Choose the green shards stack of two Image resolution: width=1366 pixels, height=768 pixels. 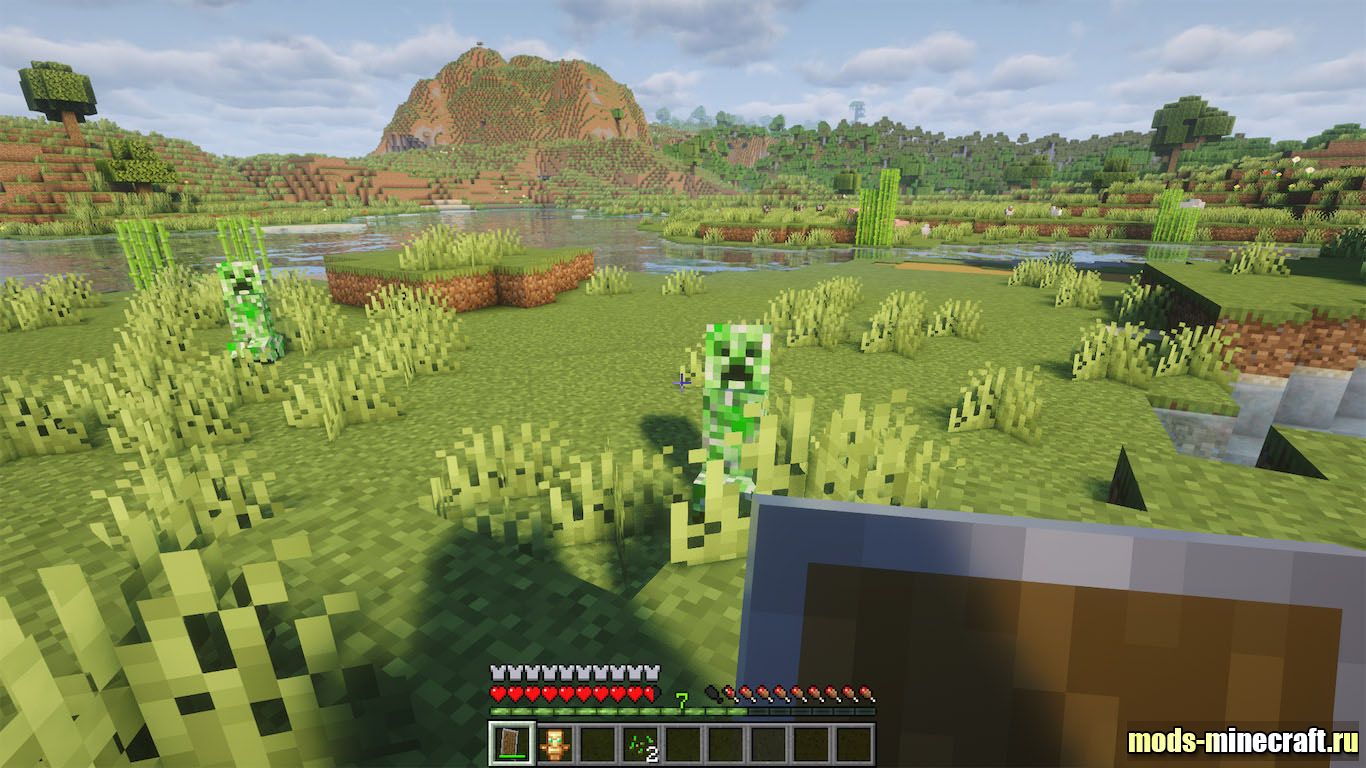[639, 744]
